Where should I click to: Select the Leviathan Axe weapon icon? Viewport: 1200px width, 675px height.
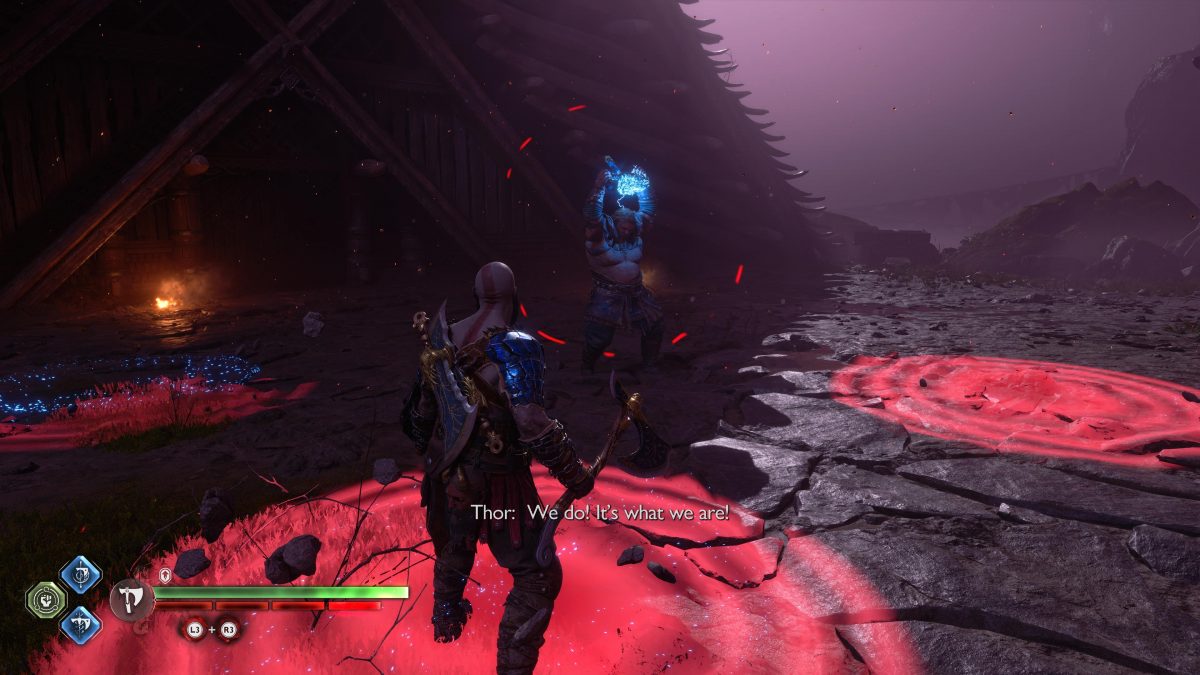(x=130, y=600)
